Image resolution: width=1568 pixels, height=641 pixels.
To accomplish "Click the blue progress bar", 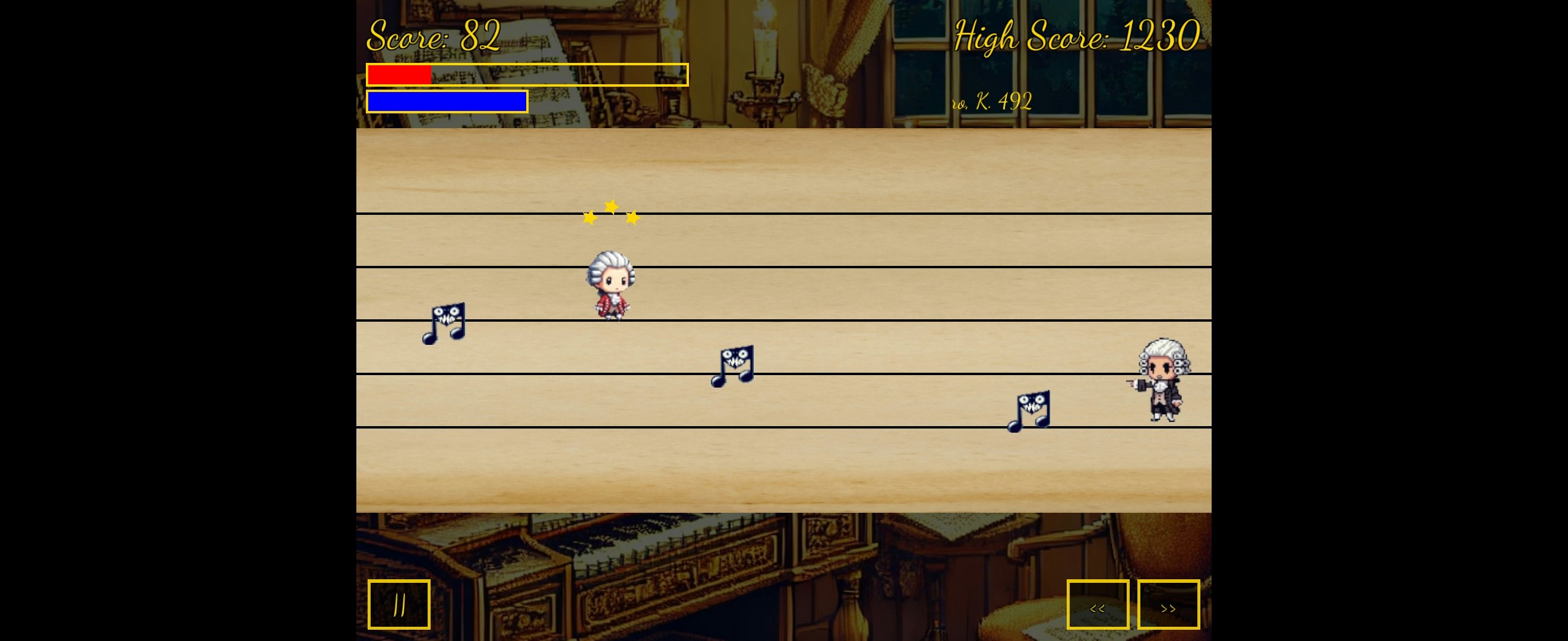I will click(x=446, y=101).
